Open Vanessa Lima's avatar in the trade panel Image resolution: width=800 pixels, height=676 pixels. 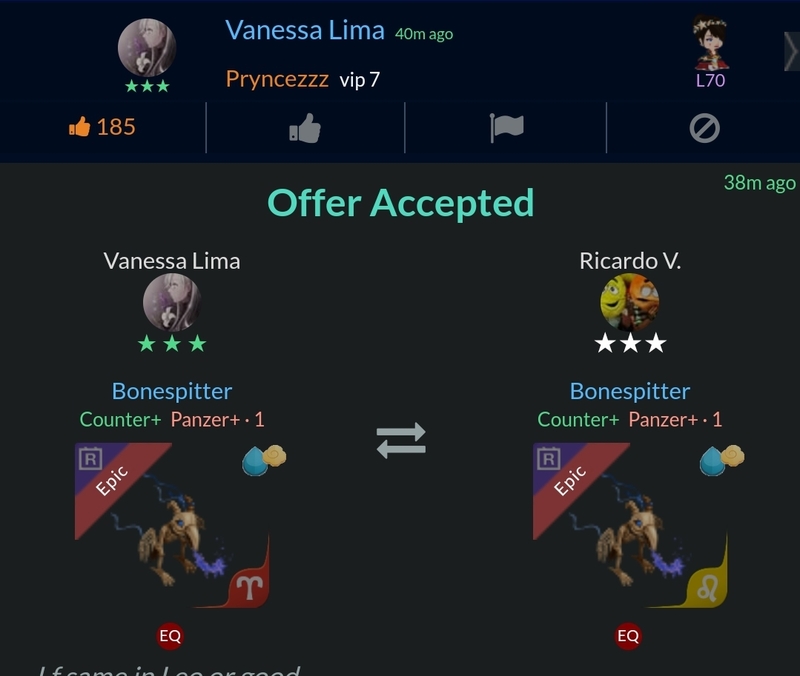pos(172,302)
